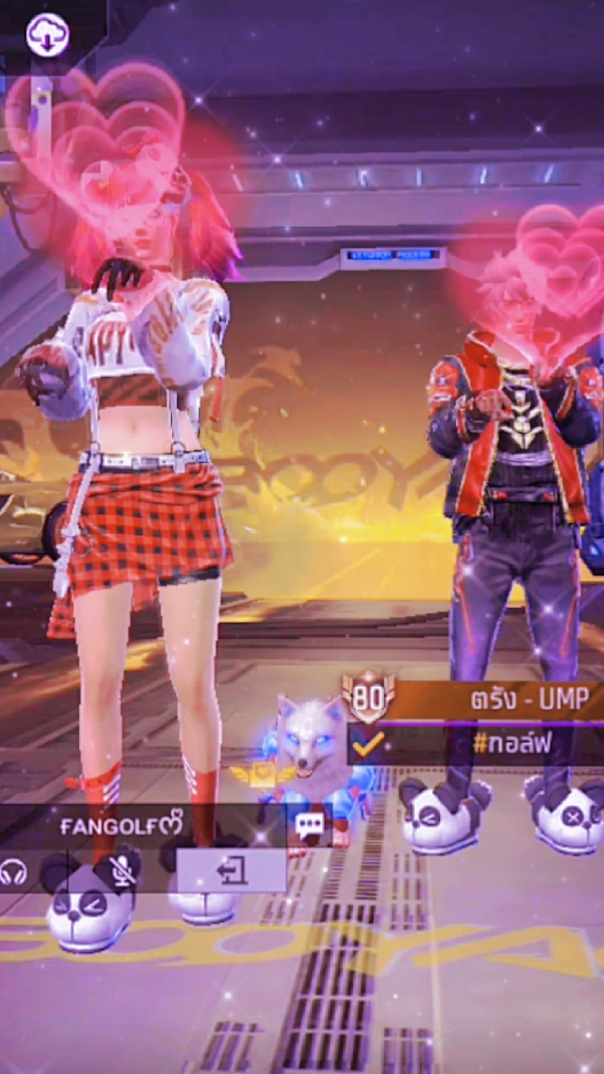Viewport: 604px width, 1074px height.
Task: Tap the cloud download icon
Action: pos(47,36)
